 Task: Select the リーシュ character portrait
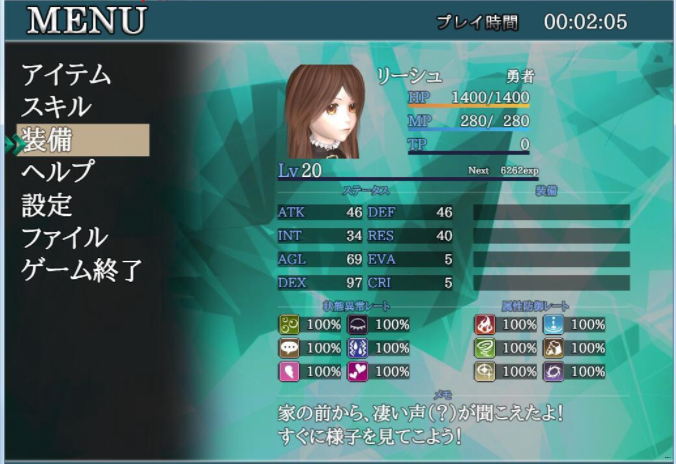322,110
